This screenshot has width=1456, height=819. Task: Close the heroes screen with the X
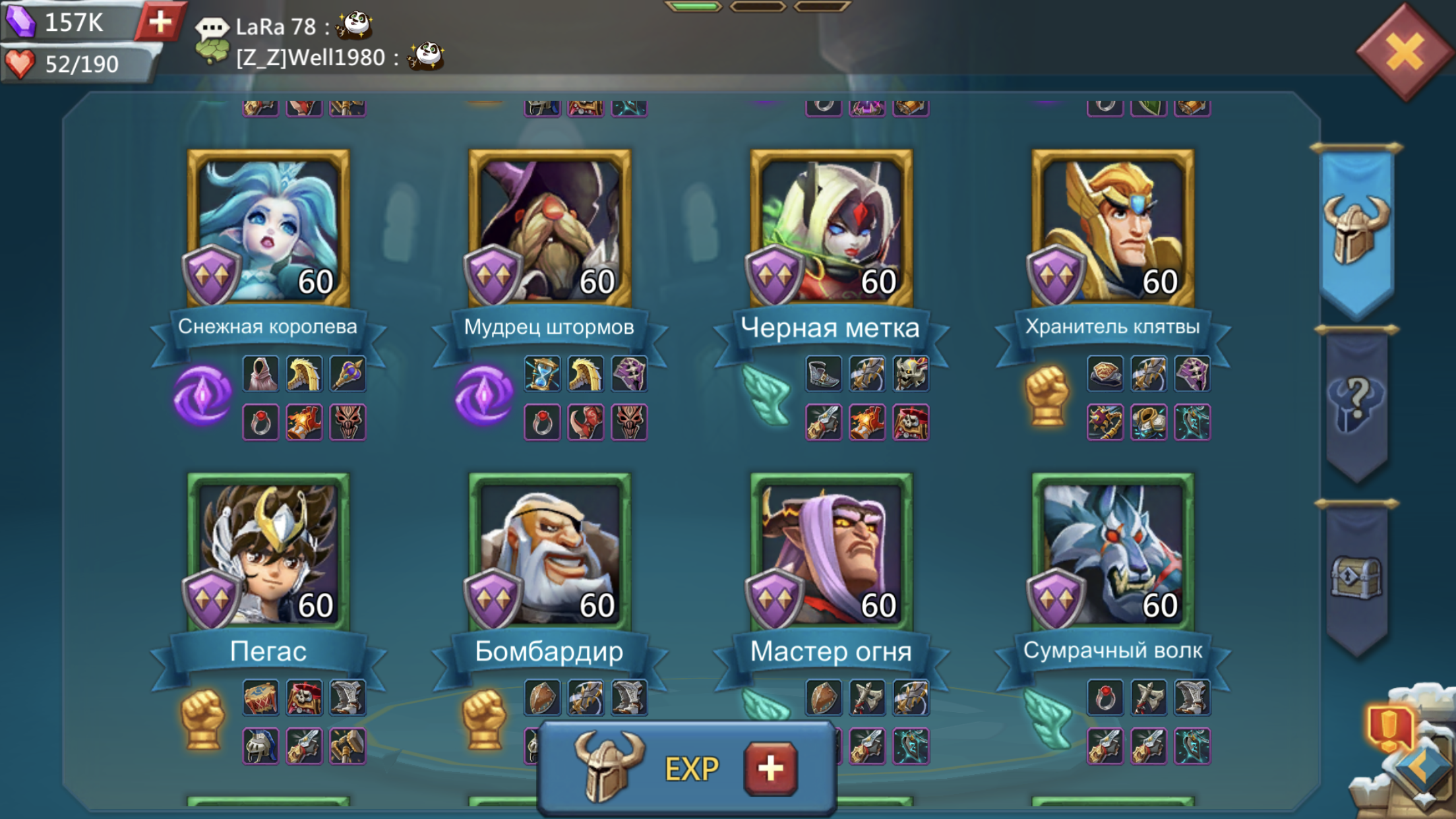point(1404,51)
